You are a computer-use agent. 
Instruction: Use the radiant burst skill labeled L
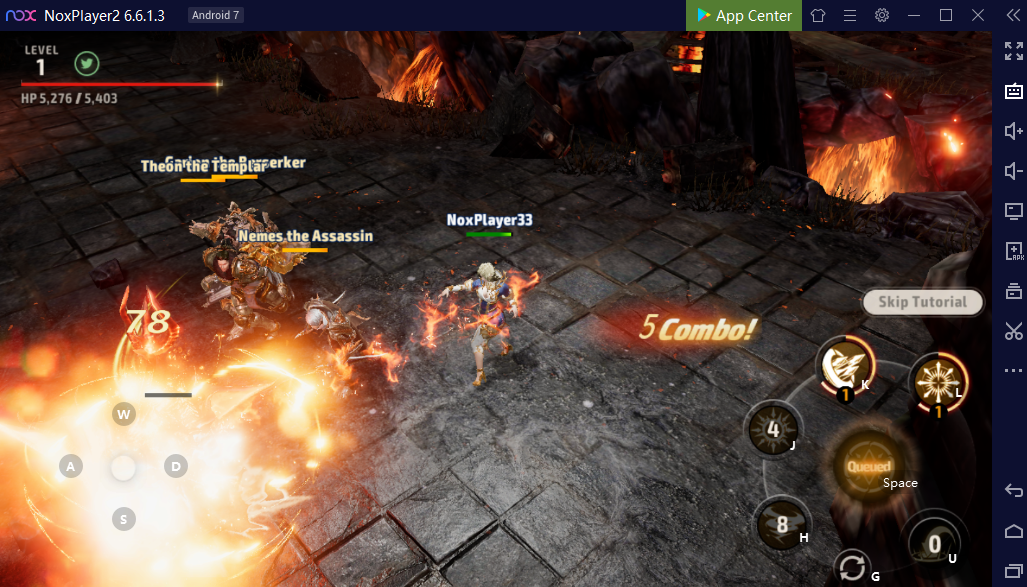[x=937, y=383]
